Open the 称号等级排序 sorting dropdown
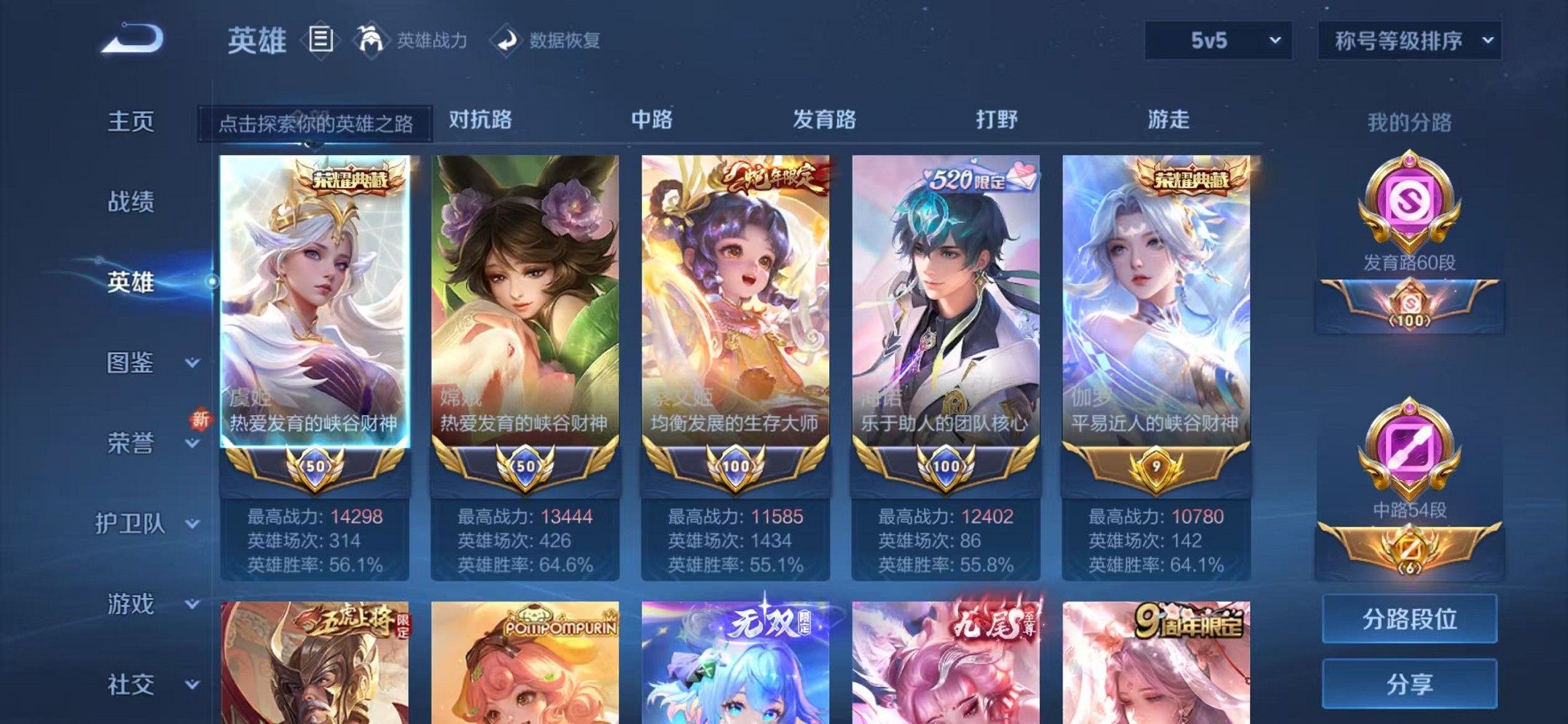 tap(1408, 42)
